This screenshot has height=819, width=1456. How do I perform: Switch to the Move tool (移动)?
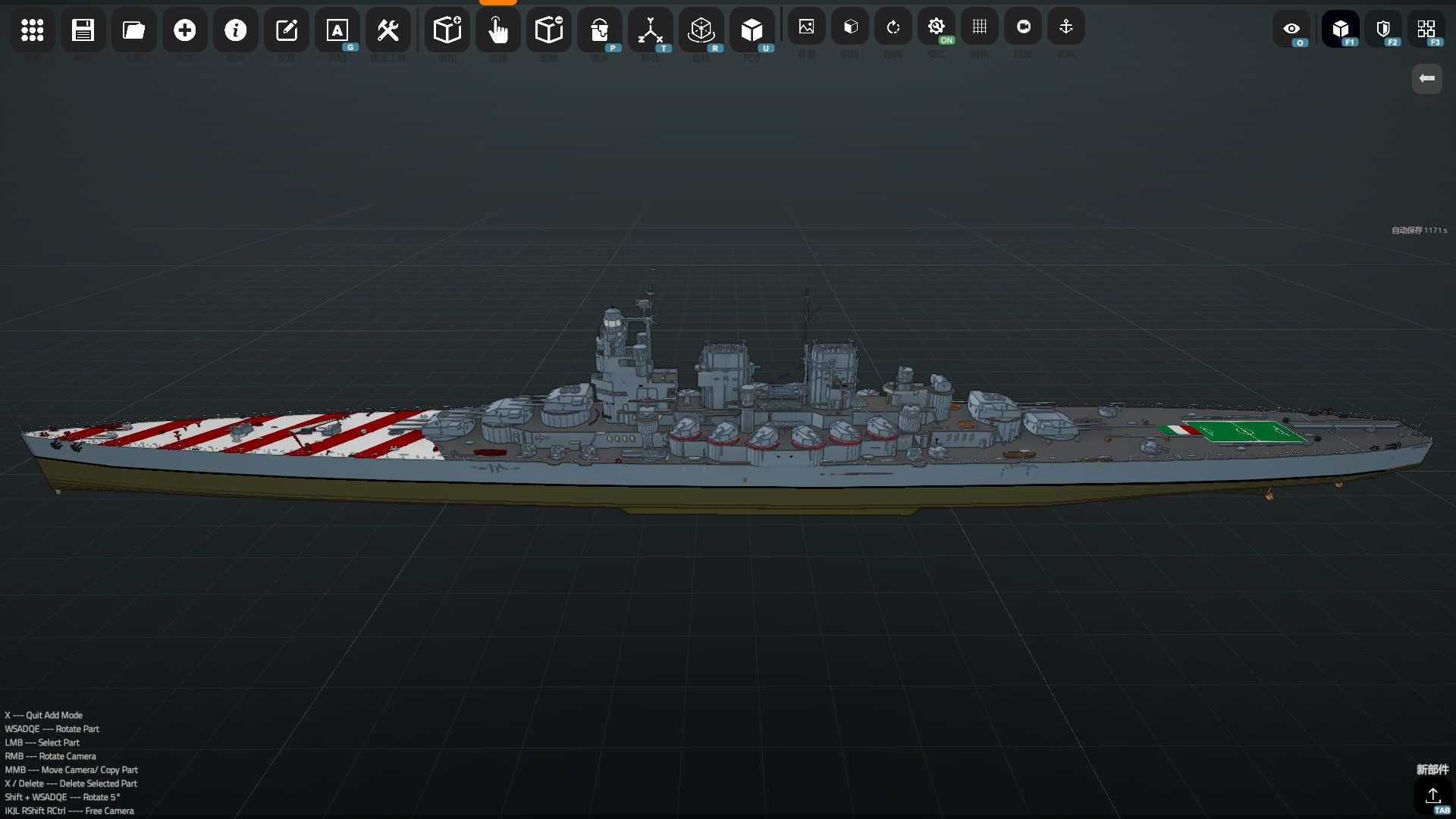(x=651, y=30)
